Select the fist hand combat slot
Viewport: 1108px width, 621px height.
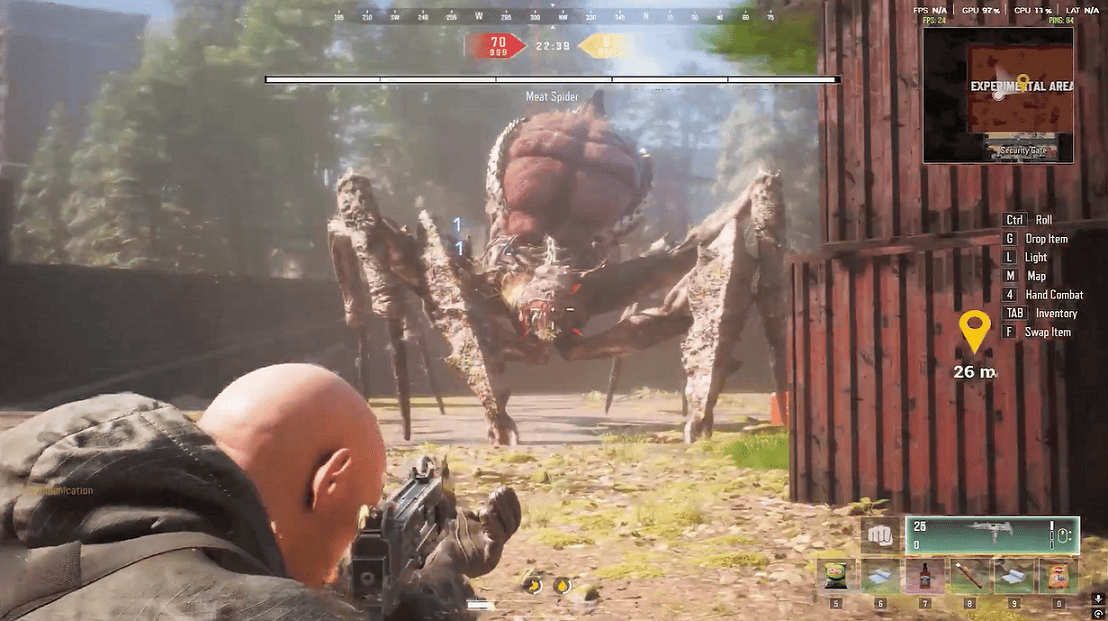pyautogui.click(x=879, y=535)
